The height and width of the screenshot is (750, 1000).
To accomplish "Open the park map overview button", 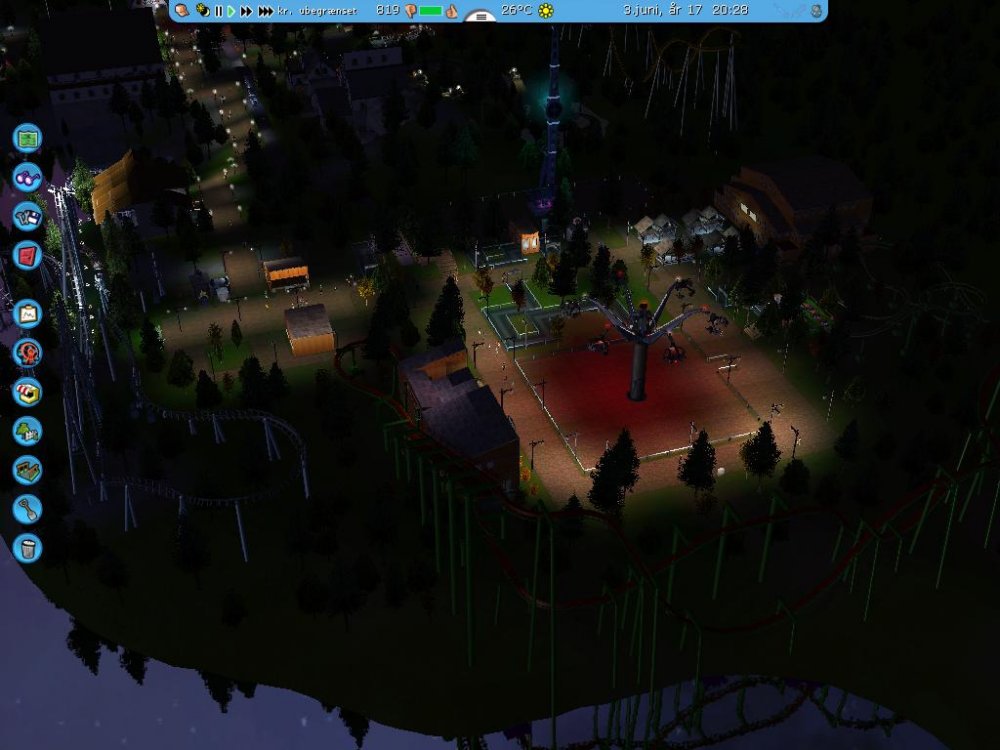I will click(x=27, y=136).
